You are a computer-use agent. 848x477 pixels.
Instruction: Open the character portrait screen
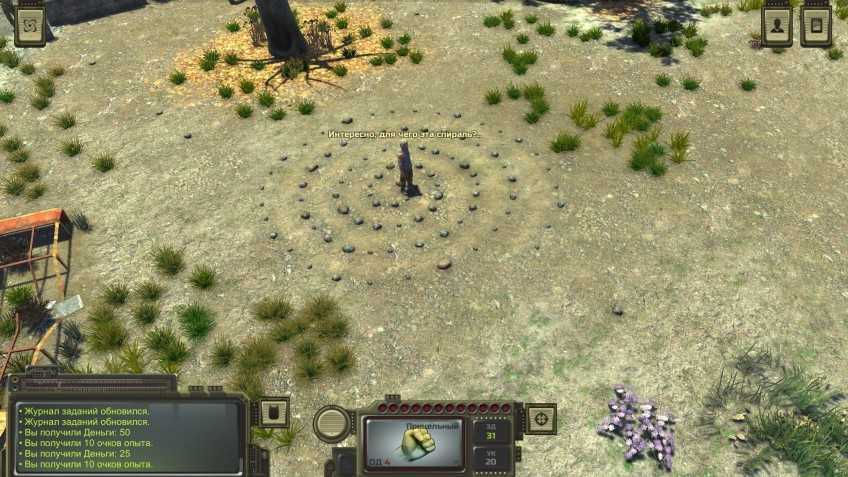click(x=776, y=26)
